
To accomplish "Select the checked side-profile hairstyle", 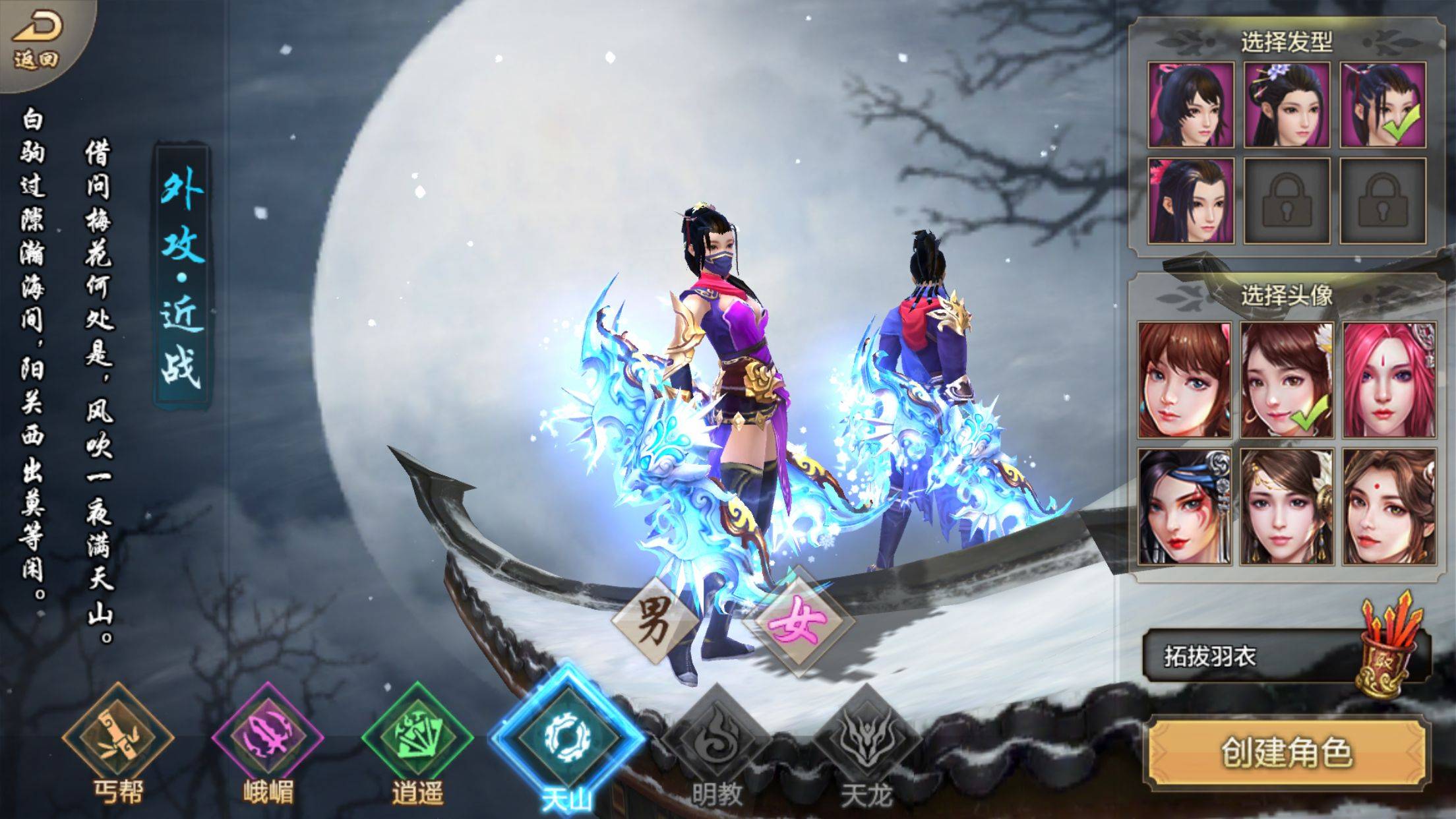I will click(x=1383, y=105).
